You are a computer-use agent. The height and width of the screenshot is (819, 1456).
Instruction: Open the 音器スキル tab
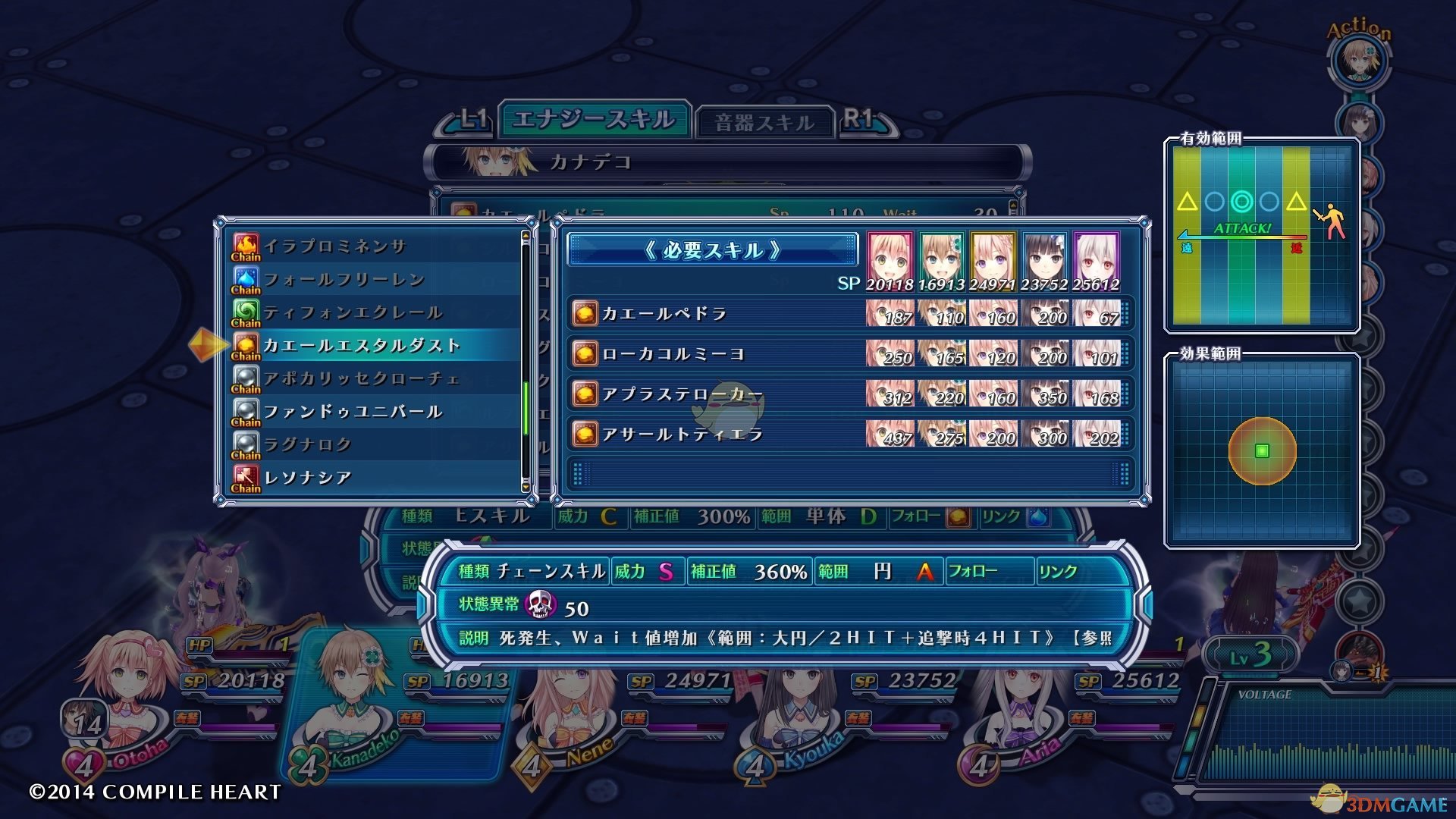[764, 123]
